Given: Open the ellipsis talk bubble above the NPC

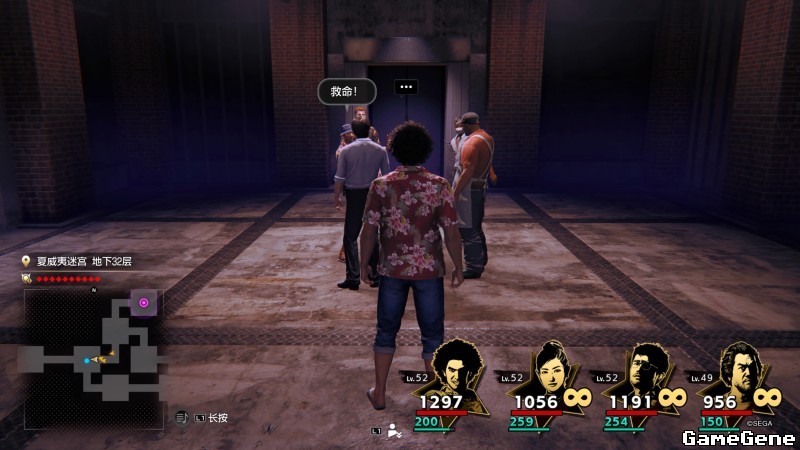Looking at the screenshot, I should point(405,87).
